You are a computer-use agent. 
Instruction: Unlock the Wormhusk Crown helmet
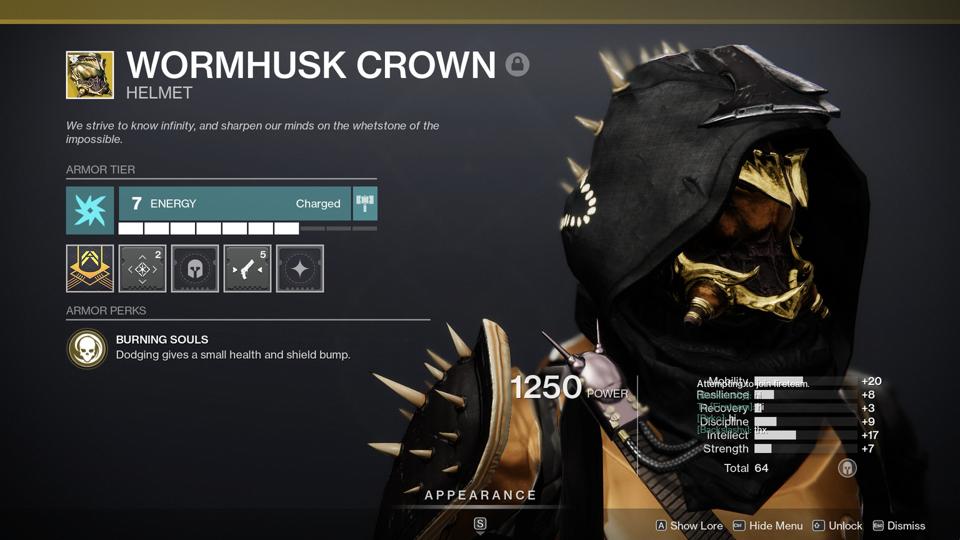tap(838, 526)
